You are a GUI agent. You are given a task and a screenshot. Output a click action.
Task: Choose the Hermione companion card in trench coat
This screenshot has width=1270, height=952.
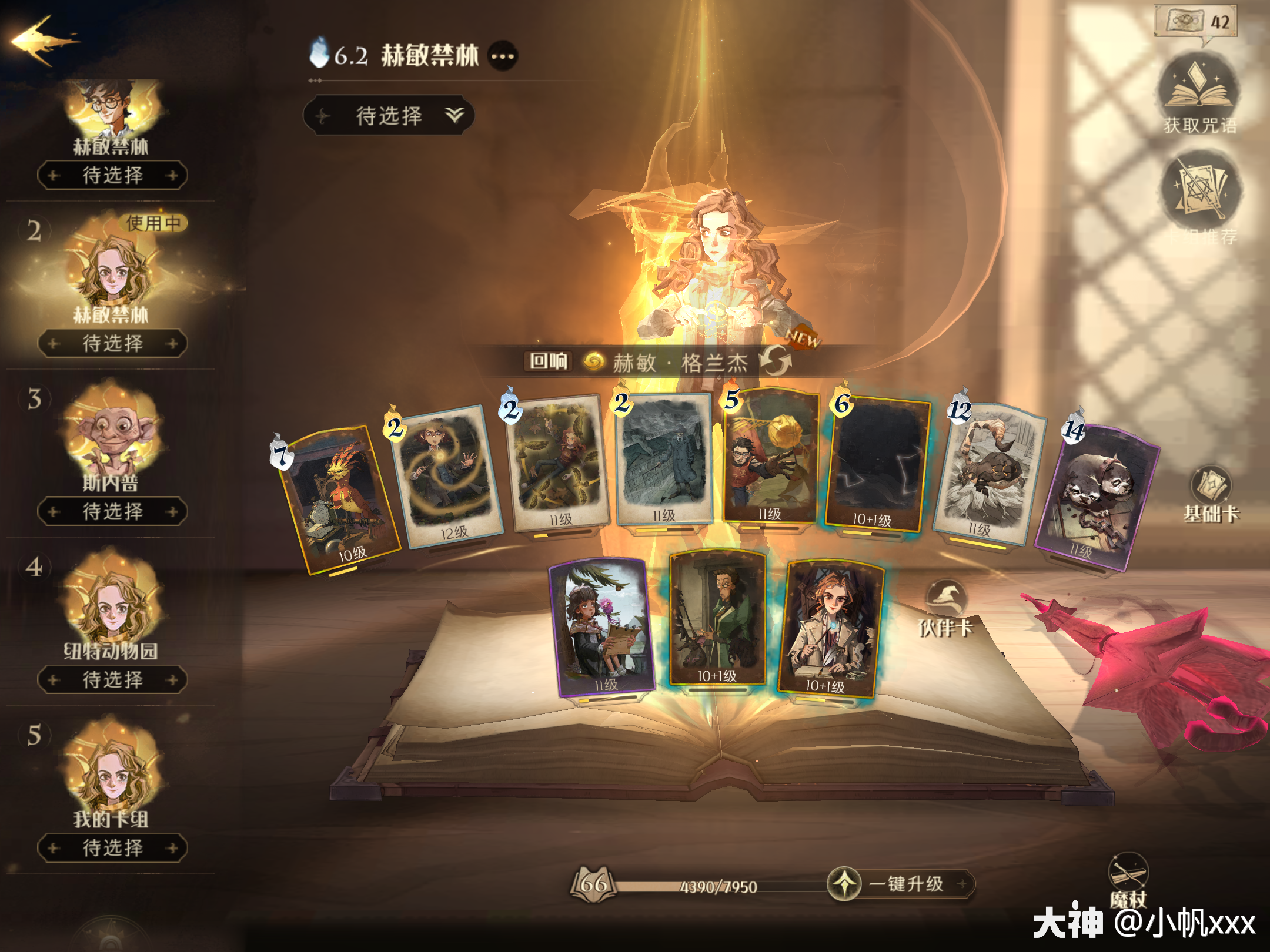(x=830, y=629)
